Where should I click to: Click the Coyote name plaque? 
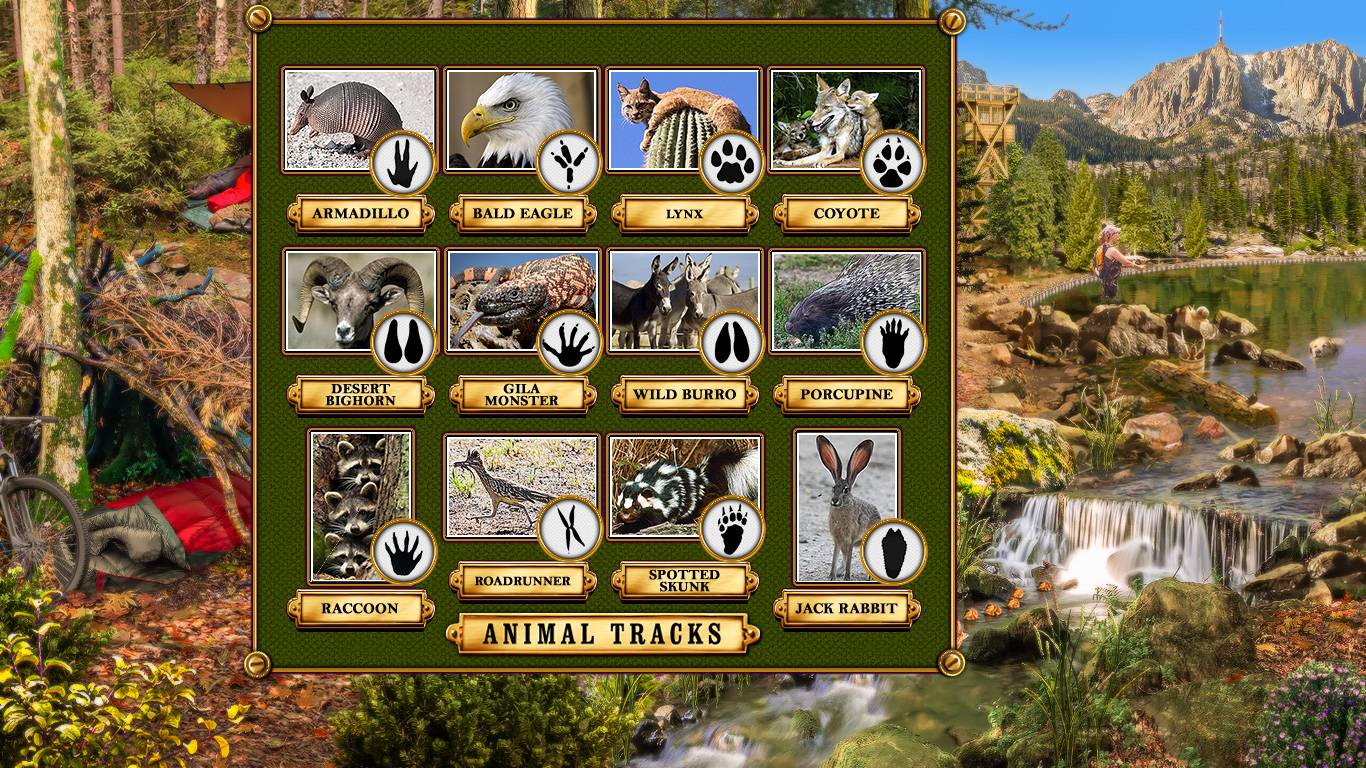point(847,213)
